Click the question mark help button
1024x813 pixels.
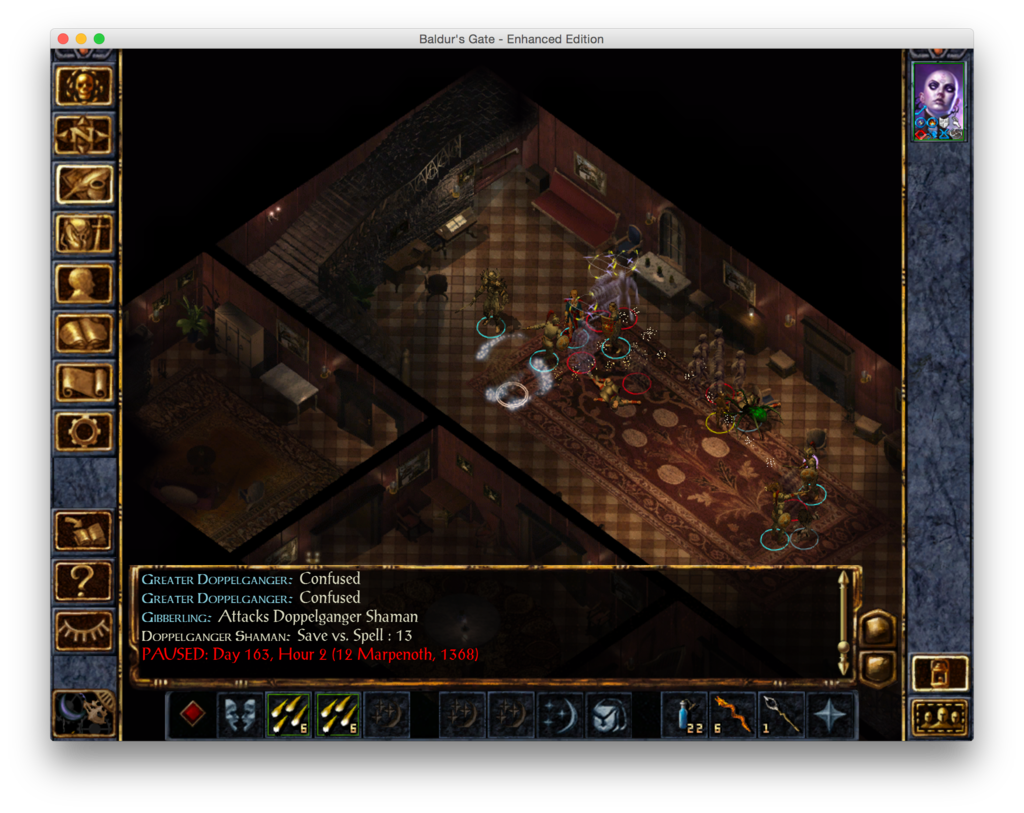click(84, 580)
